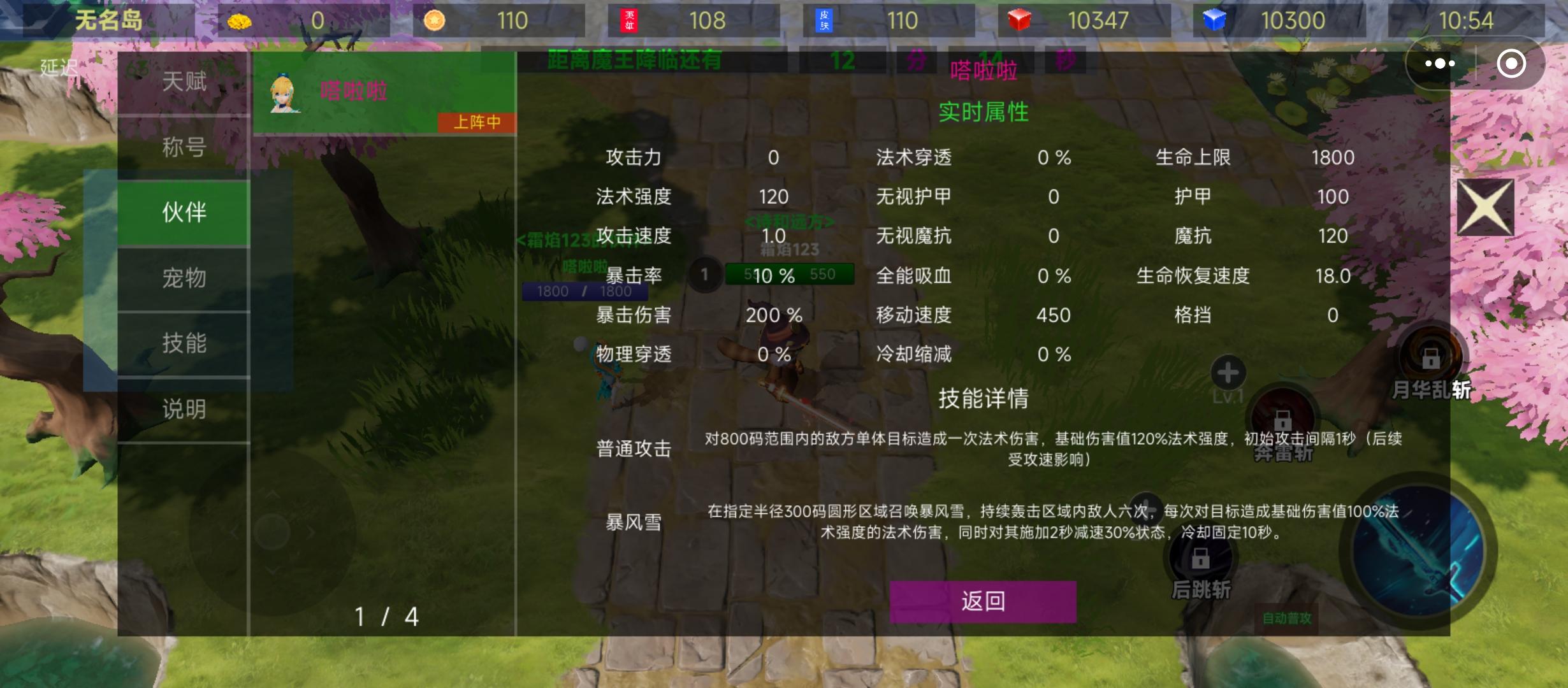The height and width of the screenshot is (688, 1568).
Task: Tap the orange medal currency icon showing 110
Action: 436,20
